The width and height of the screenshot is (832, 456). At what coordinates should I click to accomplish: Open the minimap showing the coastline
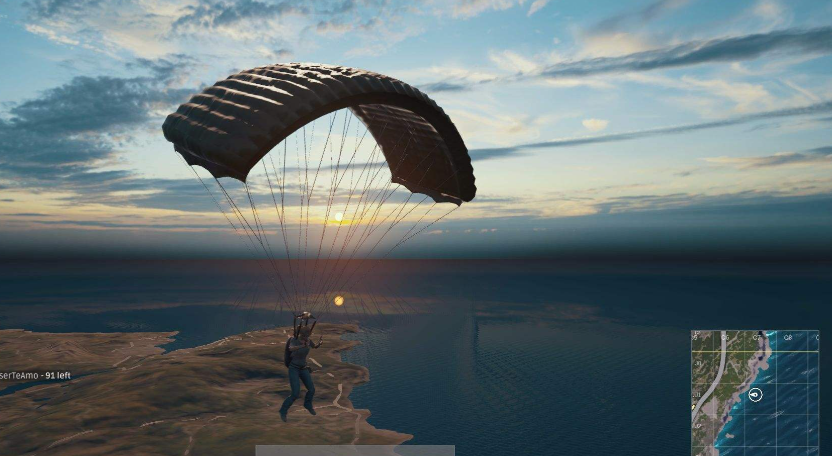coord(754,392)
